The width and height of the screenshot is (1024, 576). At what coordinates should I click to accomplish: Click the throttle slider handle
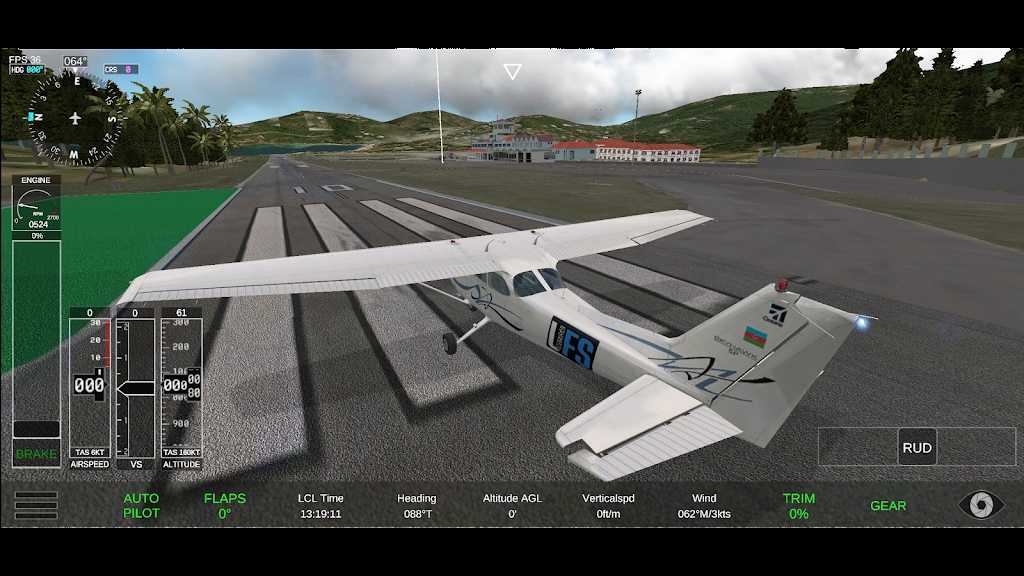coord(36,429)
